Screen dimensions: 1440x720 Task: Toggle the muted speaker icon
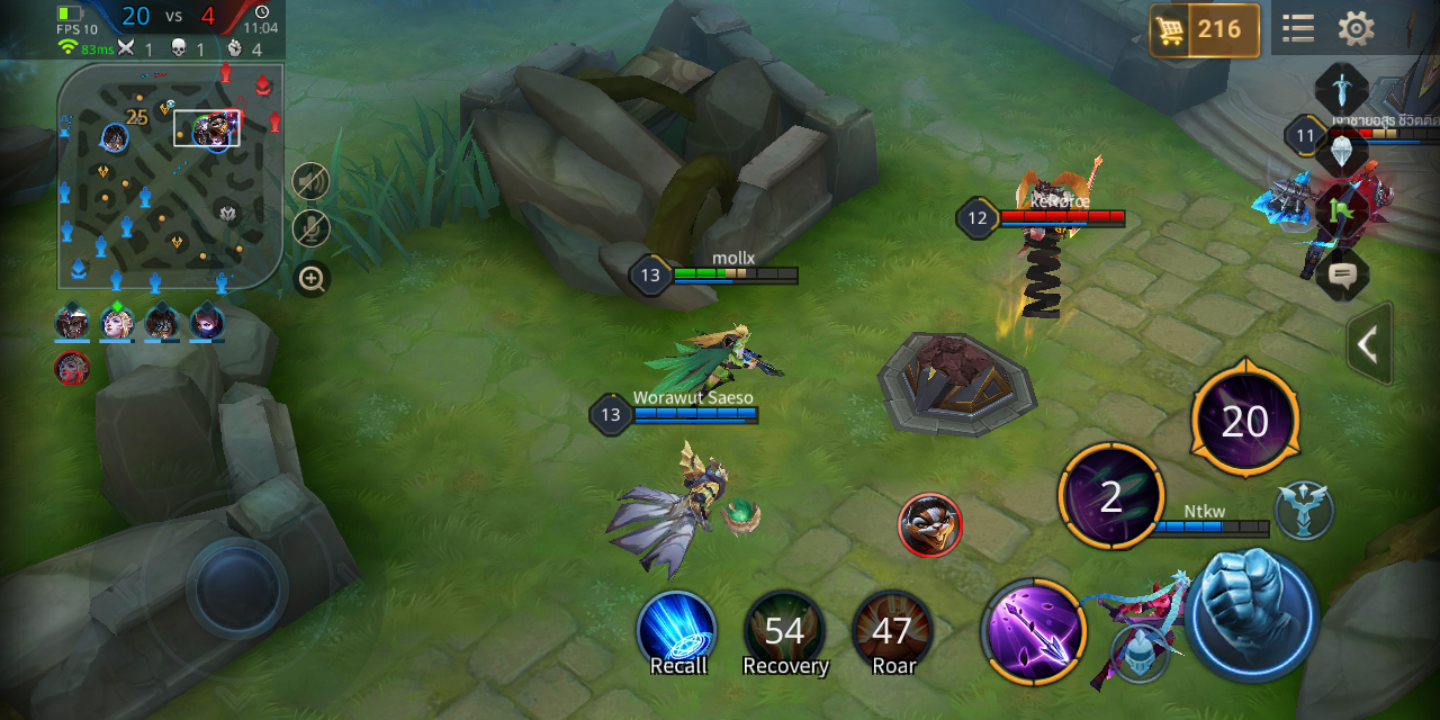[311, 181]
